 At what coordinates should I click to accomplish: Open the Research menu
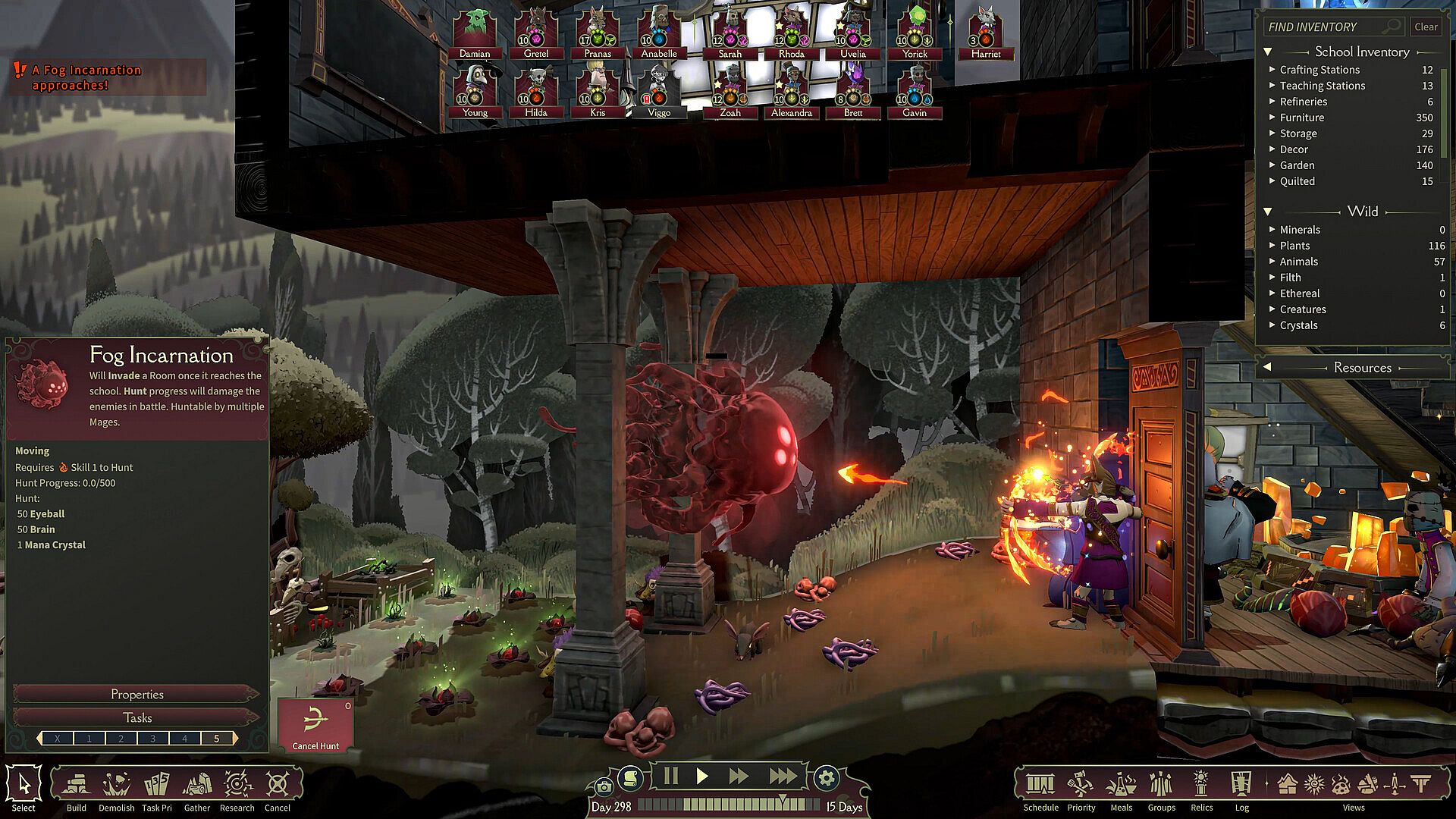click(237, 787)
